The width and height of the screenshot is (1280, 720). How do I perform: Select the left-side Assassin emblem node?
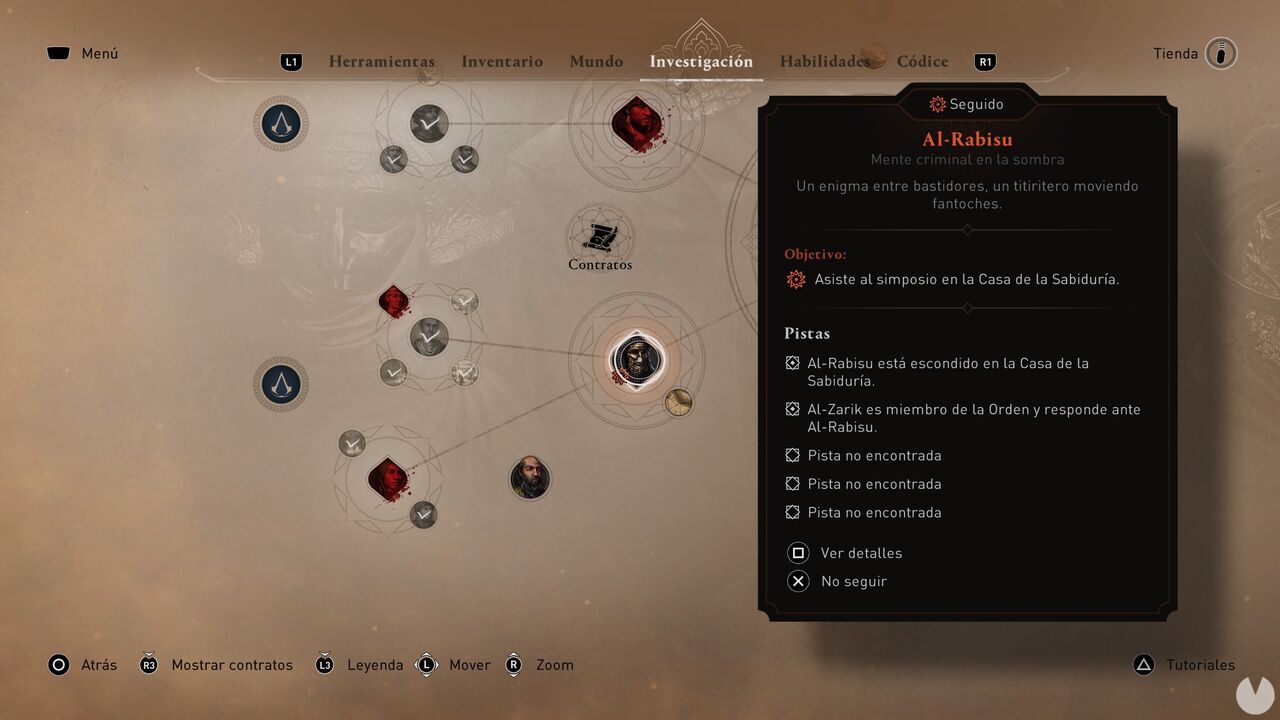[x=281, y=384]
